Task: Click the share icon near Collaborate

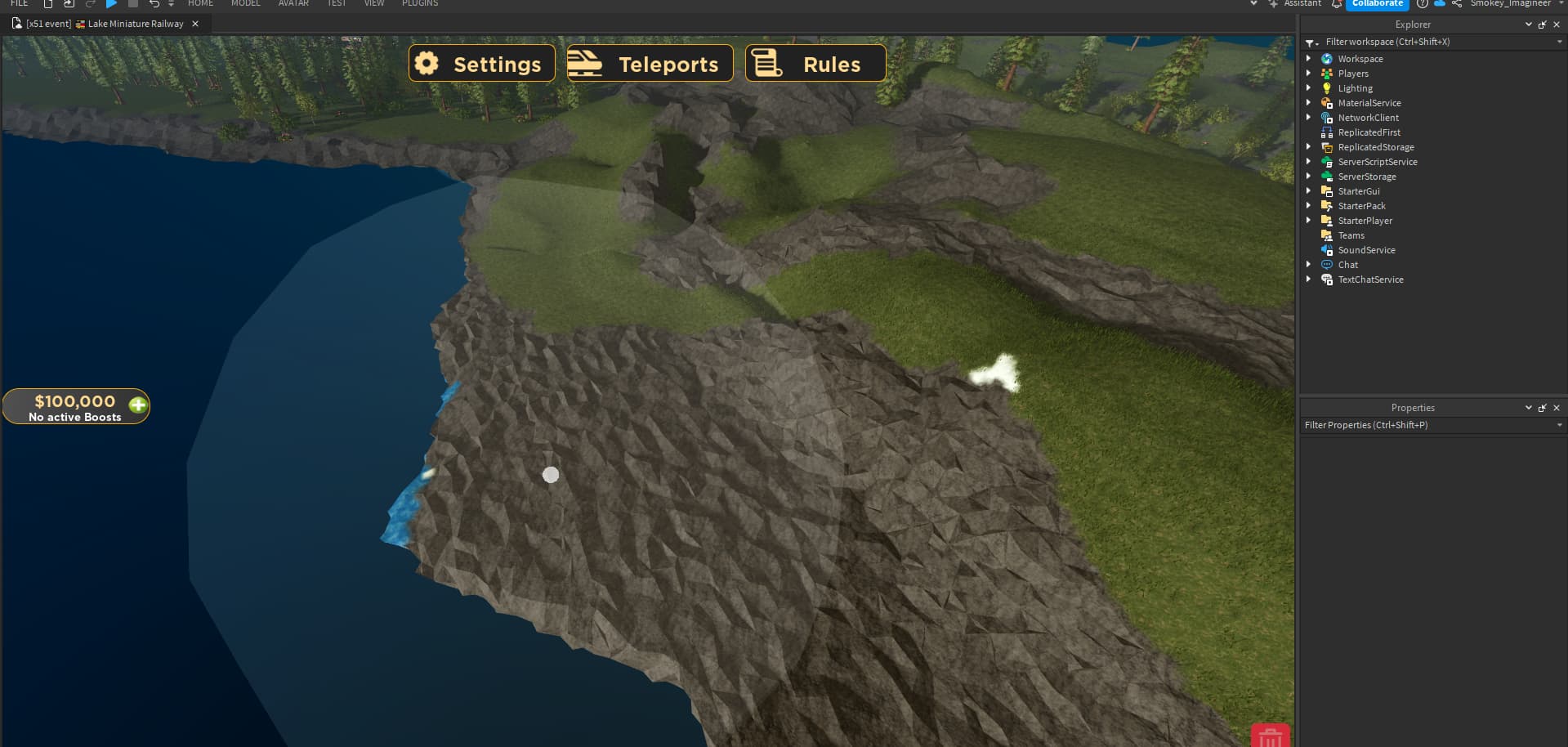Action: (x=1458, y=4)
